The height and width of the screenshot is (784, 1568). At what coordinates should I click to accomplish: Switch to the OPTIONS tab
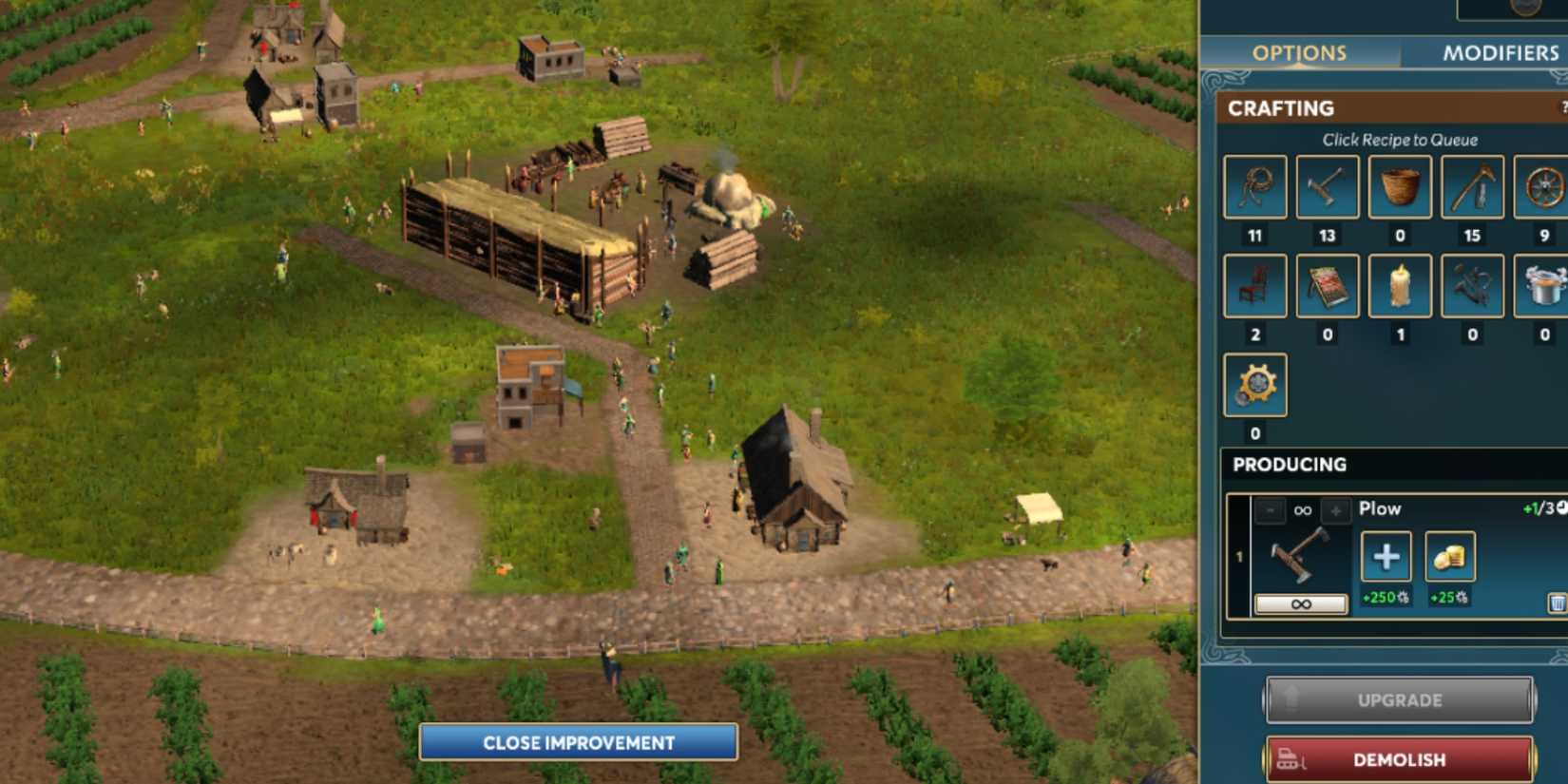pos(1299,52)
